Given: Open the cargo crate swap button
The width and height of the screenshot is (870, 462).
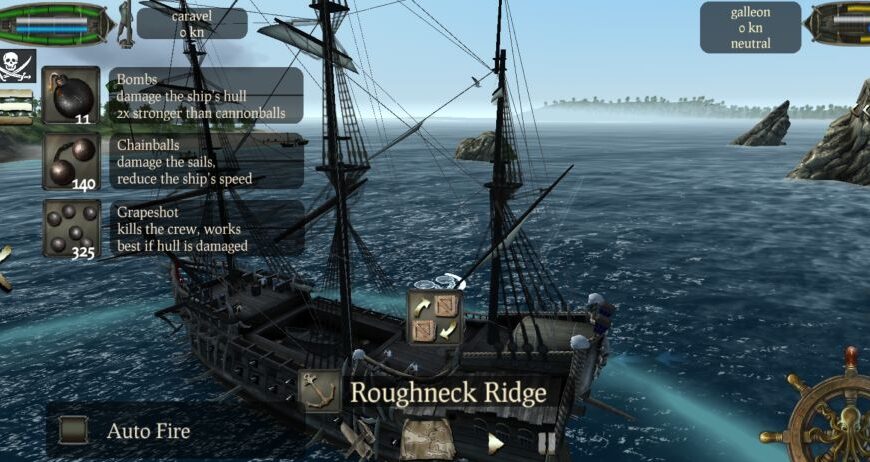Looking at the screenshot, I should pyautogui.click(x=435, y=317).
